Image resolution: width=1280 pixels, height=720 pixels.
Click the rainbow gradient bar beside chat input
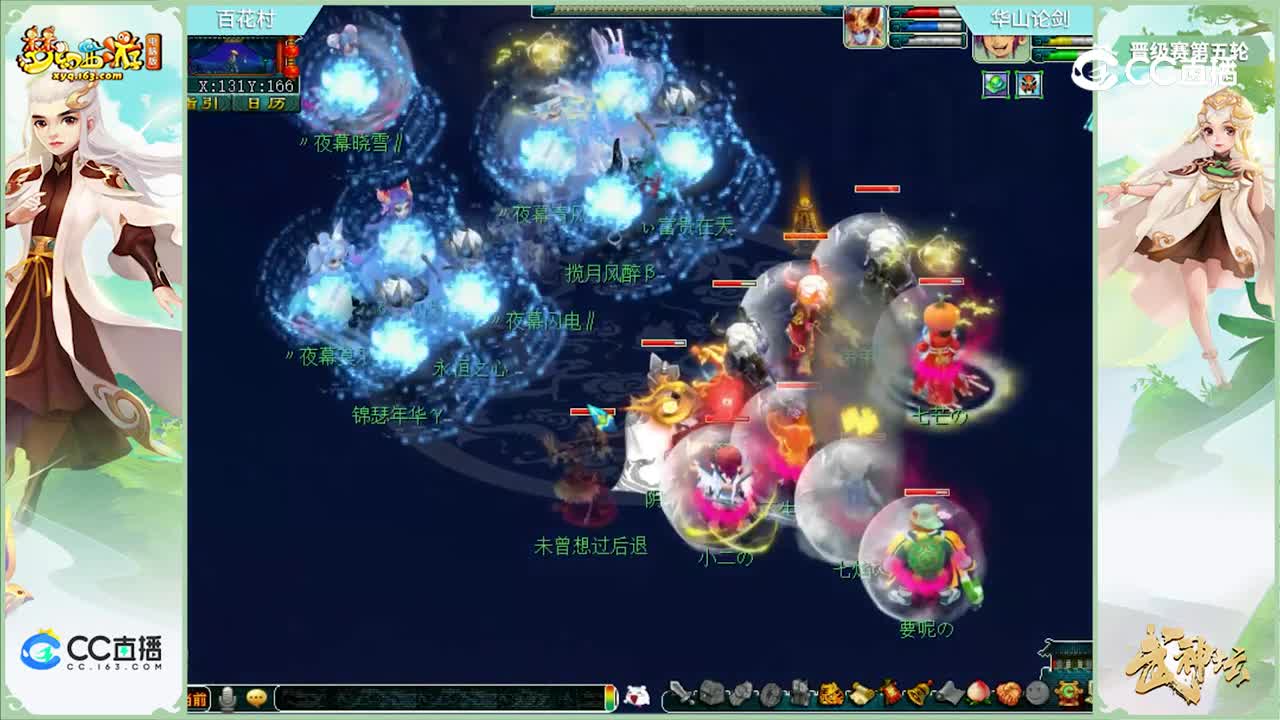coord(610,699)
